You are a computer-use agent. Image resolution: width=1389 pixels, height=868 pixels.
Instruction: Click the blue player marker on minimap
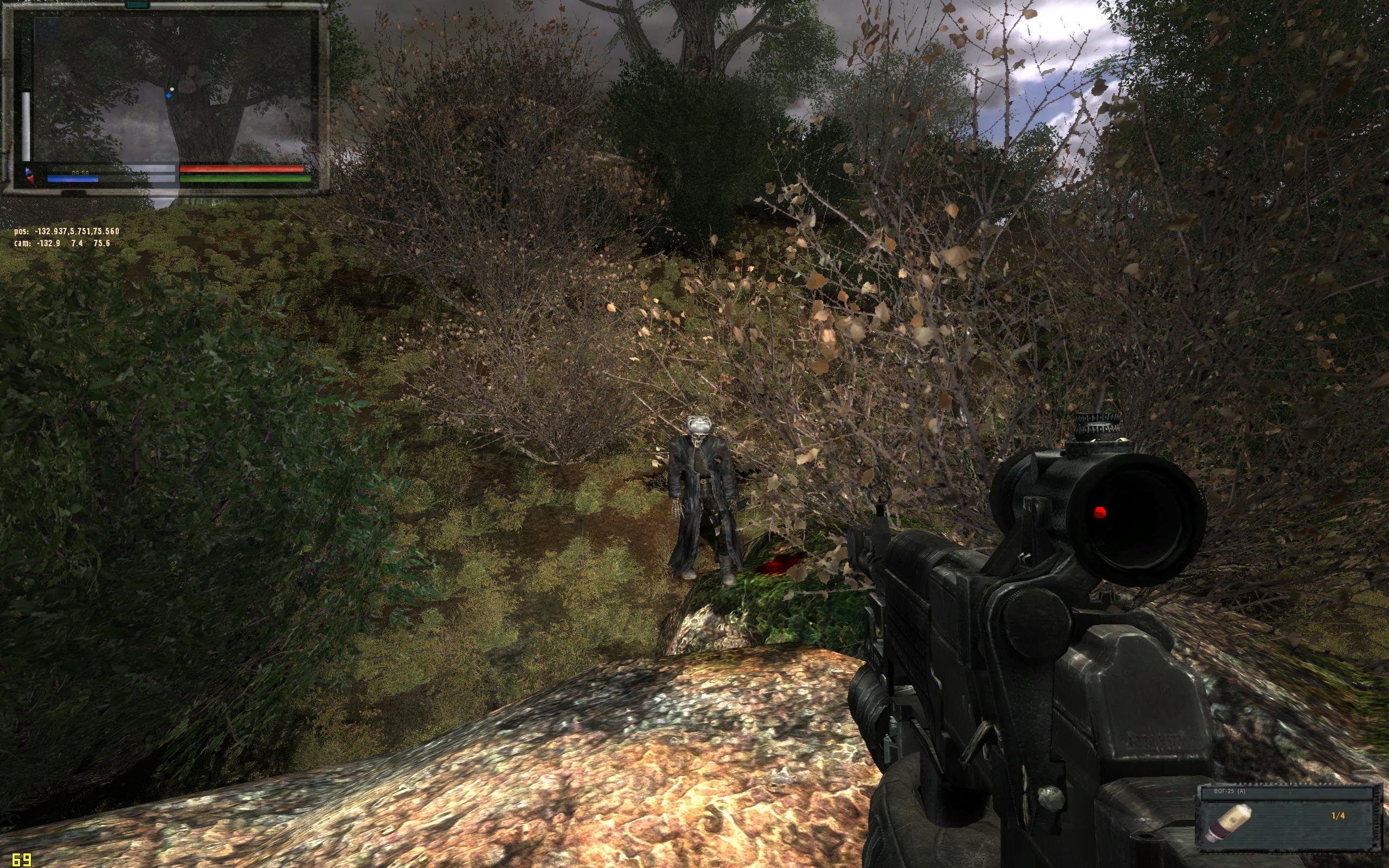(169, 96)
